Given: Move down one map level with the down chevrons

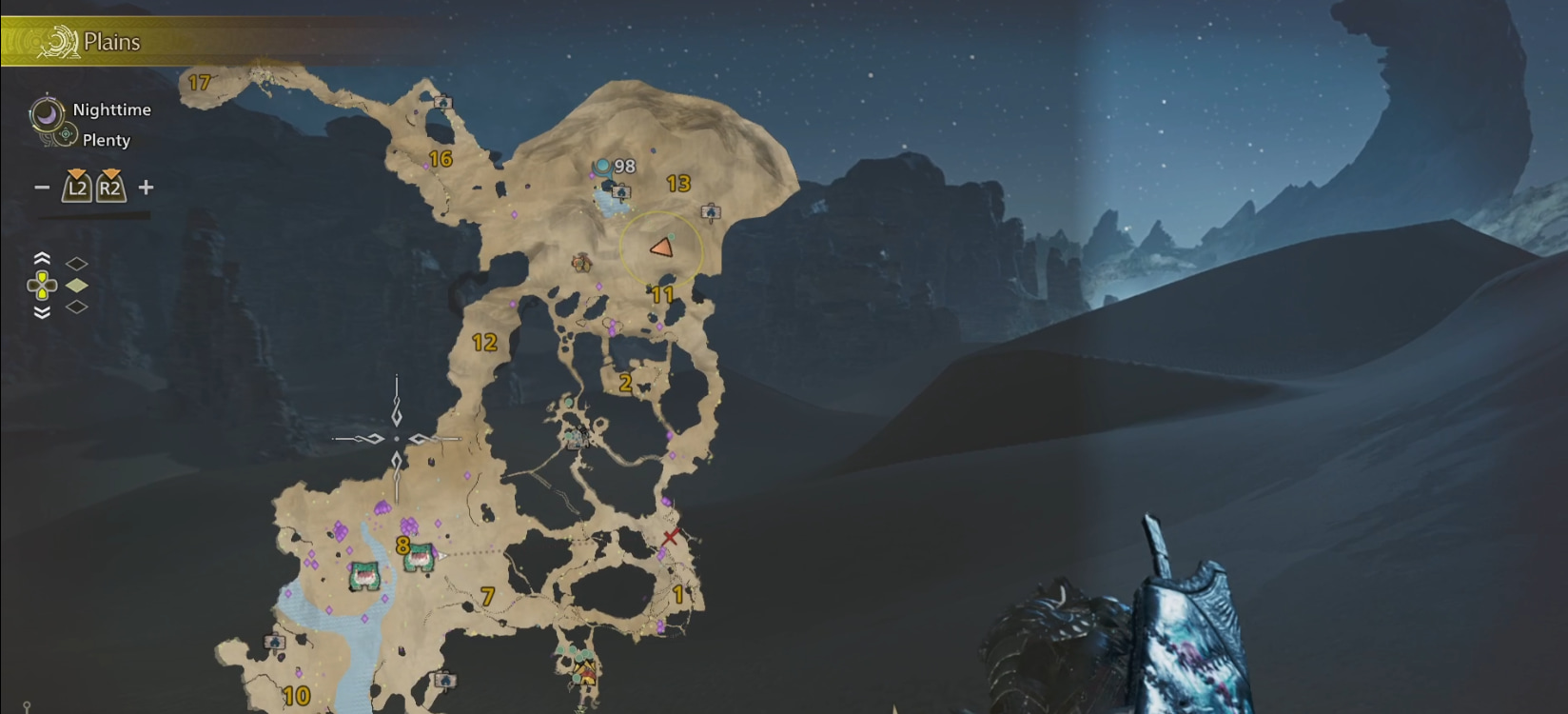Looking at the screenshot, I should click(42, 312).
